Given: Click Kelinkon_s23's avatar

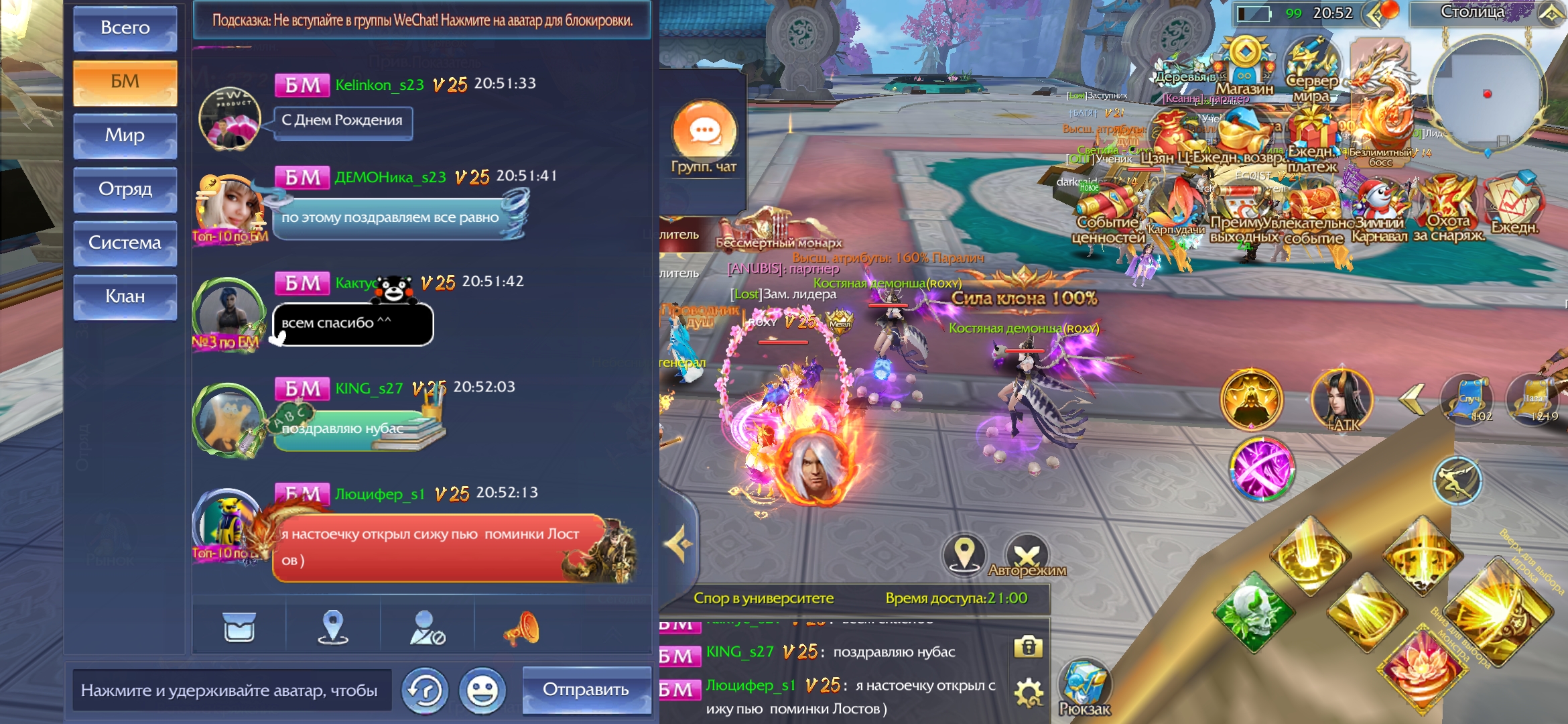Looking at the screenshot, I should [230, 119].
